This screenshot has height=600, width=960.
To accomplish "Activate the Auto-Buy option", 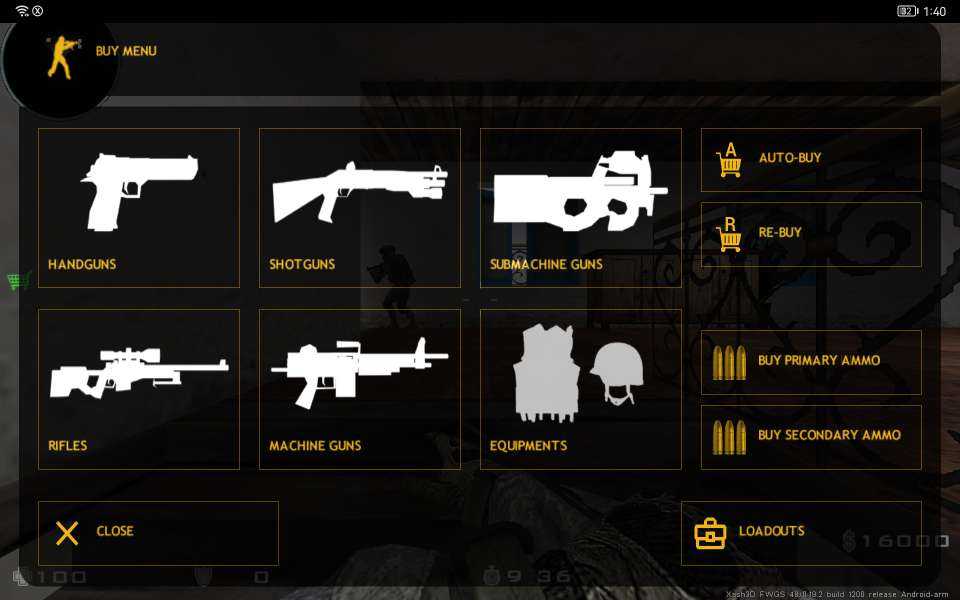I will 811,160.
